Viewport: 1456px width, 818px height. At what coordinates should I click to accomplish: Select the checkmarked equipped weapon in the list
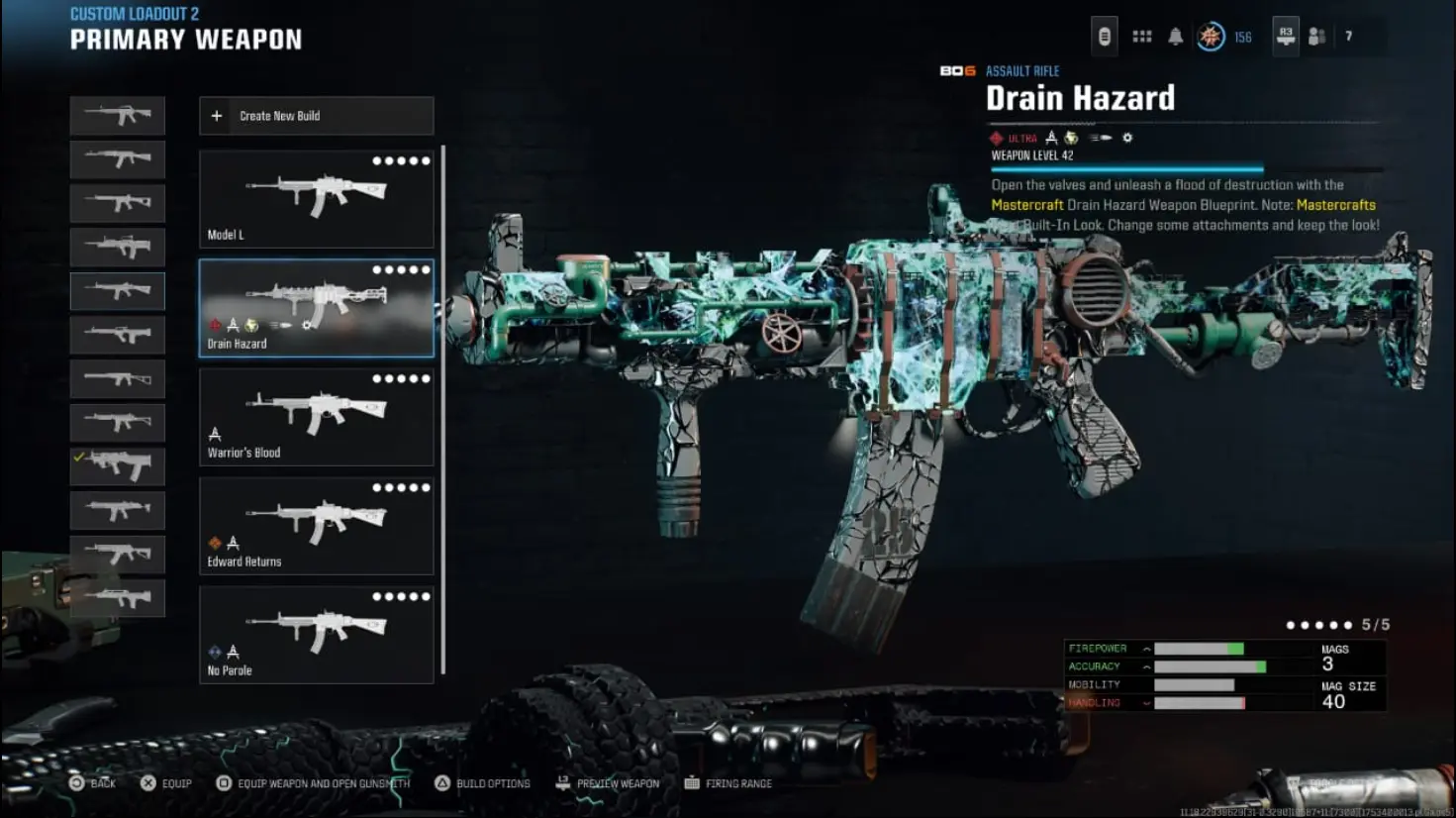(x=118, y=465)
